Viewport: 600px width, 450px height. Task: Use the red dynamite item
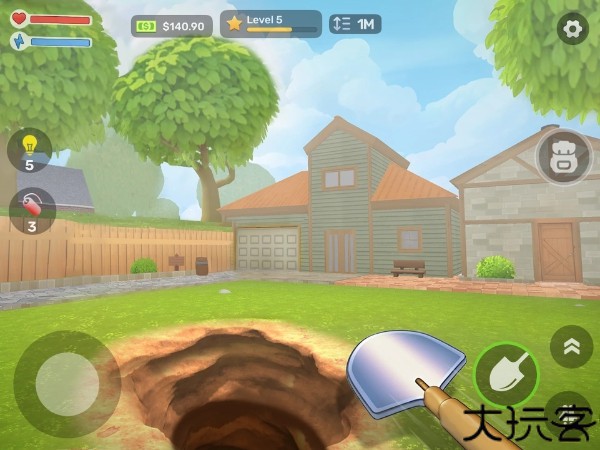31,208
